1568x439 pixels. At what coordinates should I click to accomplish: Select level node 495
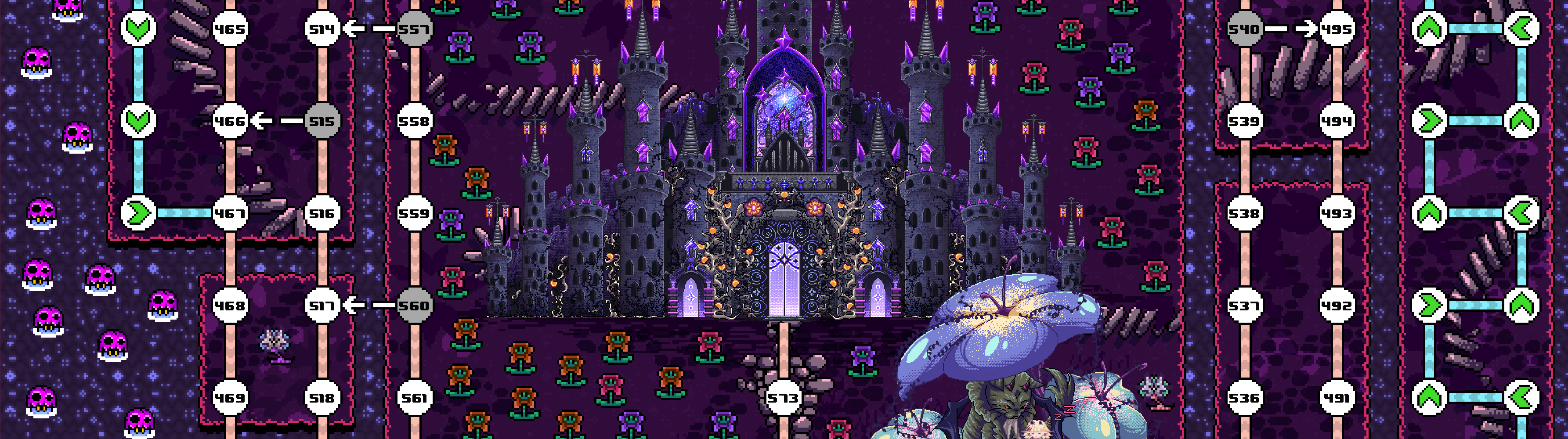pyautogui.click(x=1337, y=29)
